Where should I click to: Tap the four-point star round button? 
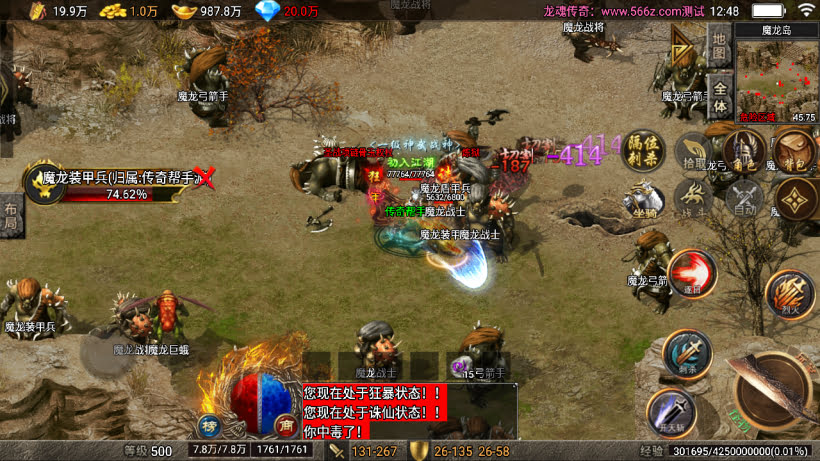tap(795, 199)
